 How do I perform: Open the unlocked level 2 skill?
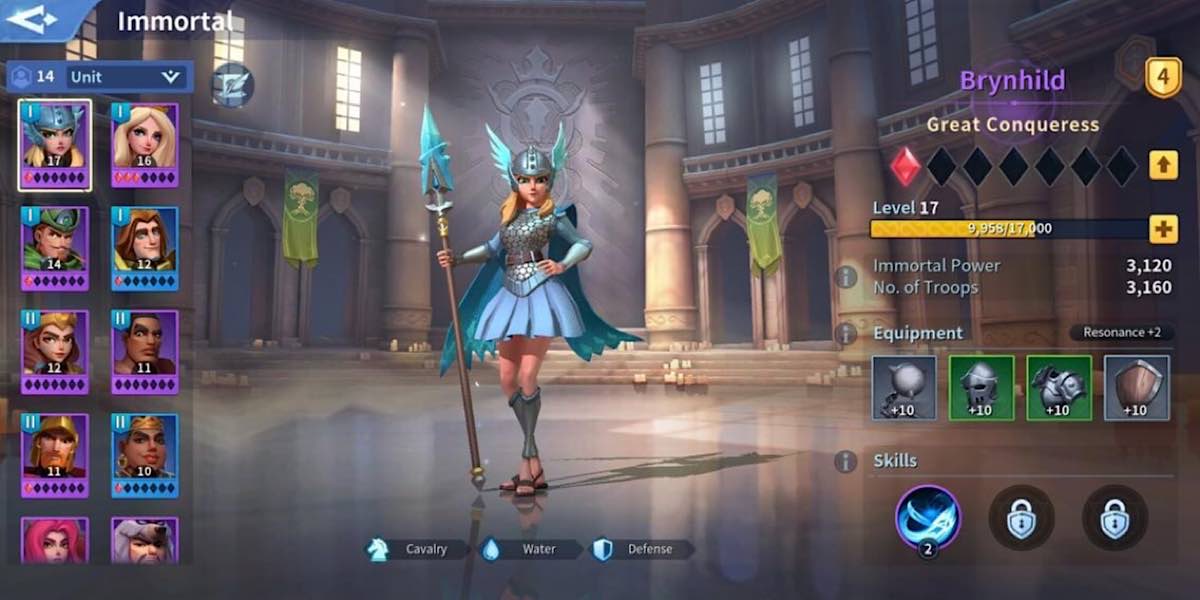point(927,517)
